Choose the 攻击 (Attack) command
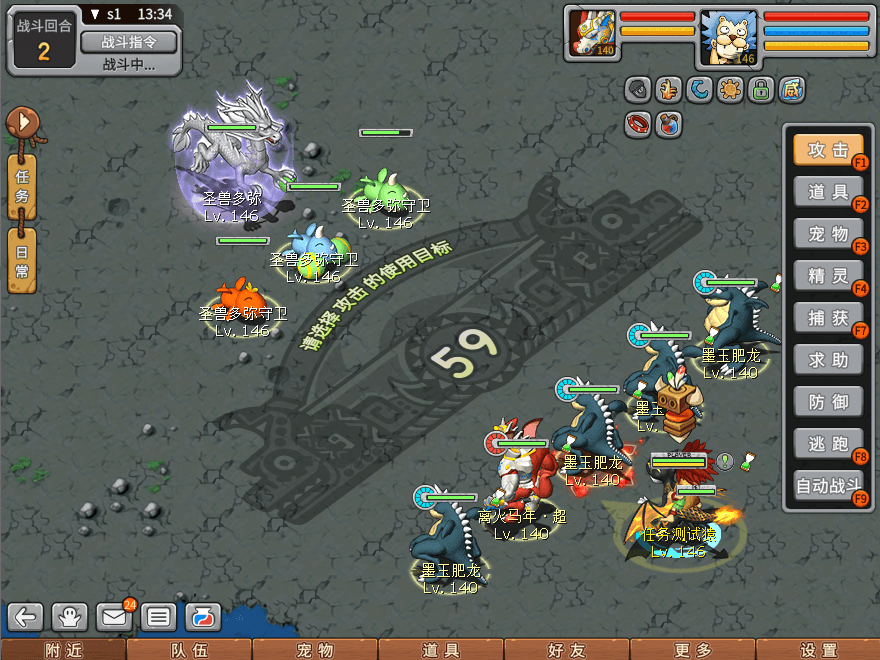Screen dimensions: 880x660 pyautogui.click(x=828, y=150)
